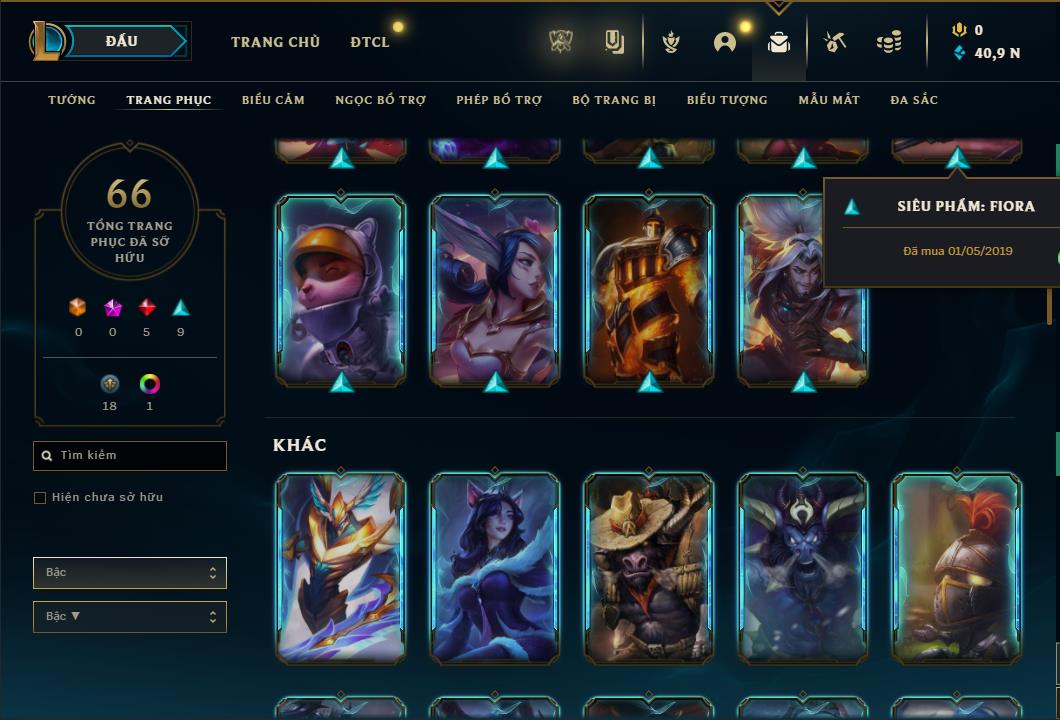
Task: Click the Tìm kiếm search field
Action: coord(130,456)
